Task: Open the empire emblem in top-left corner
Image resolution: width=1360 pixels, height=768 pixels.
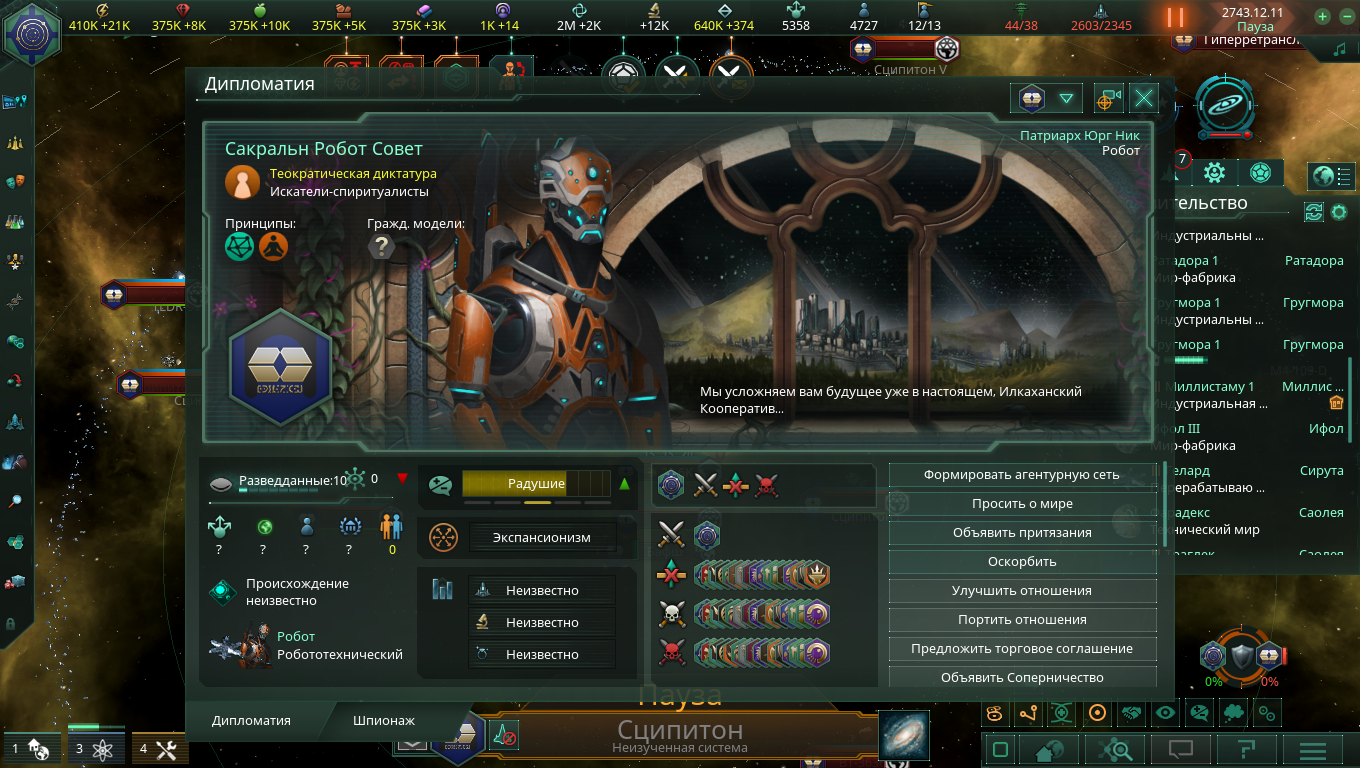Action: tap(32, 30)
